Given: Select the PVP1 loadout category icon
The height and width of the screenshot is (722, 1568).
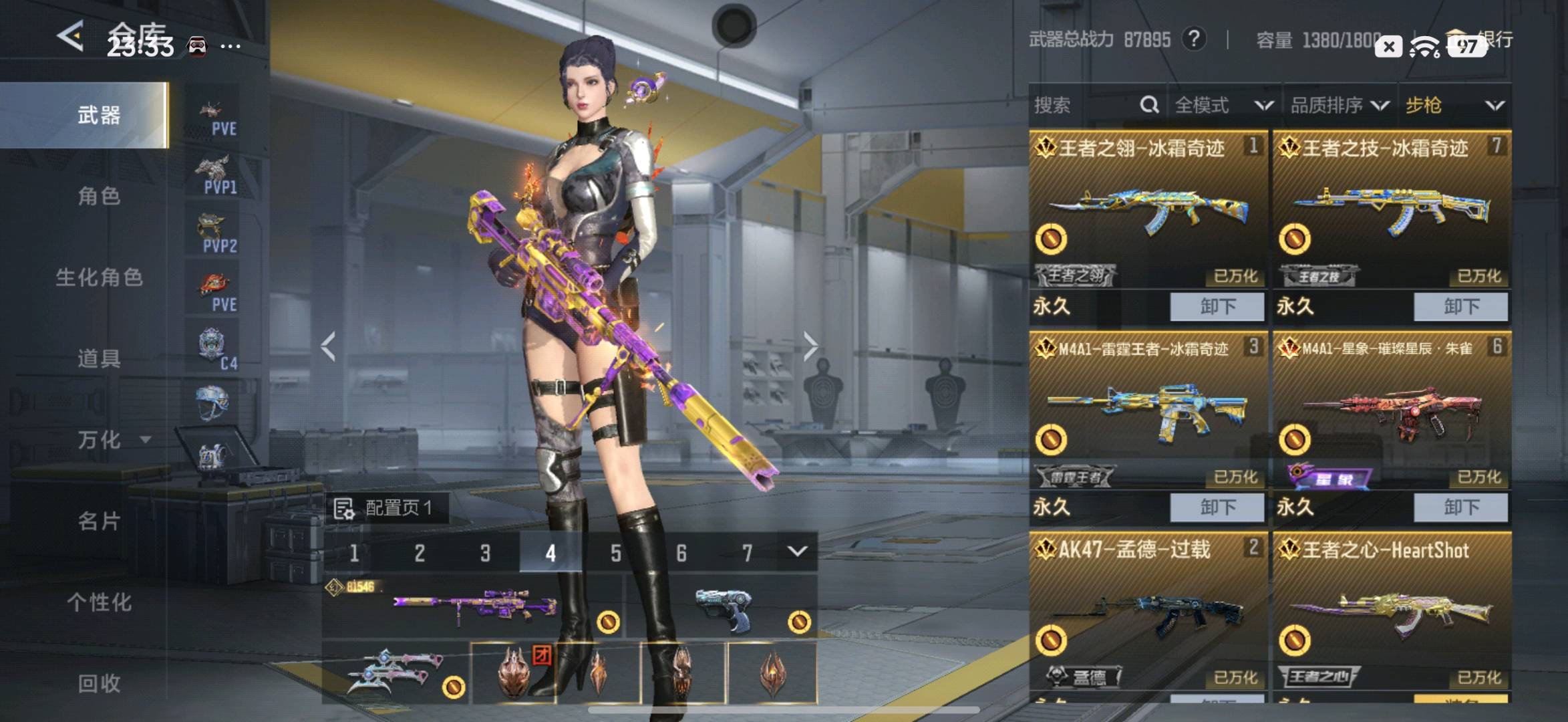Looking at the screenshot, I should 215,175.
